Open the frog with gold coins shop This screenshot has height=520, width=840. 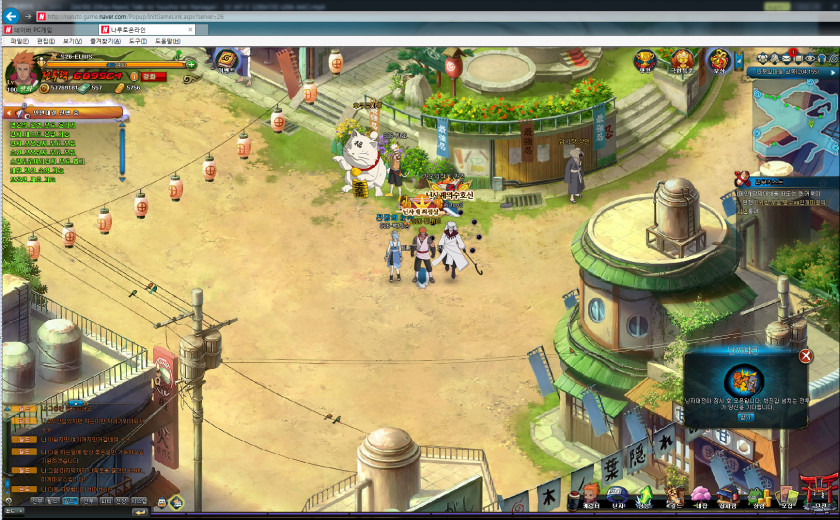click(761, 495)
